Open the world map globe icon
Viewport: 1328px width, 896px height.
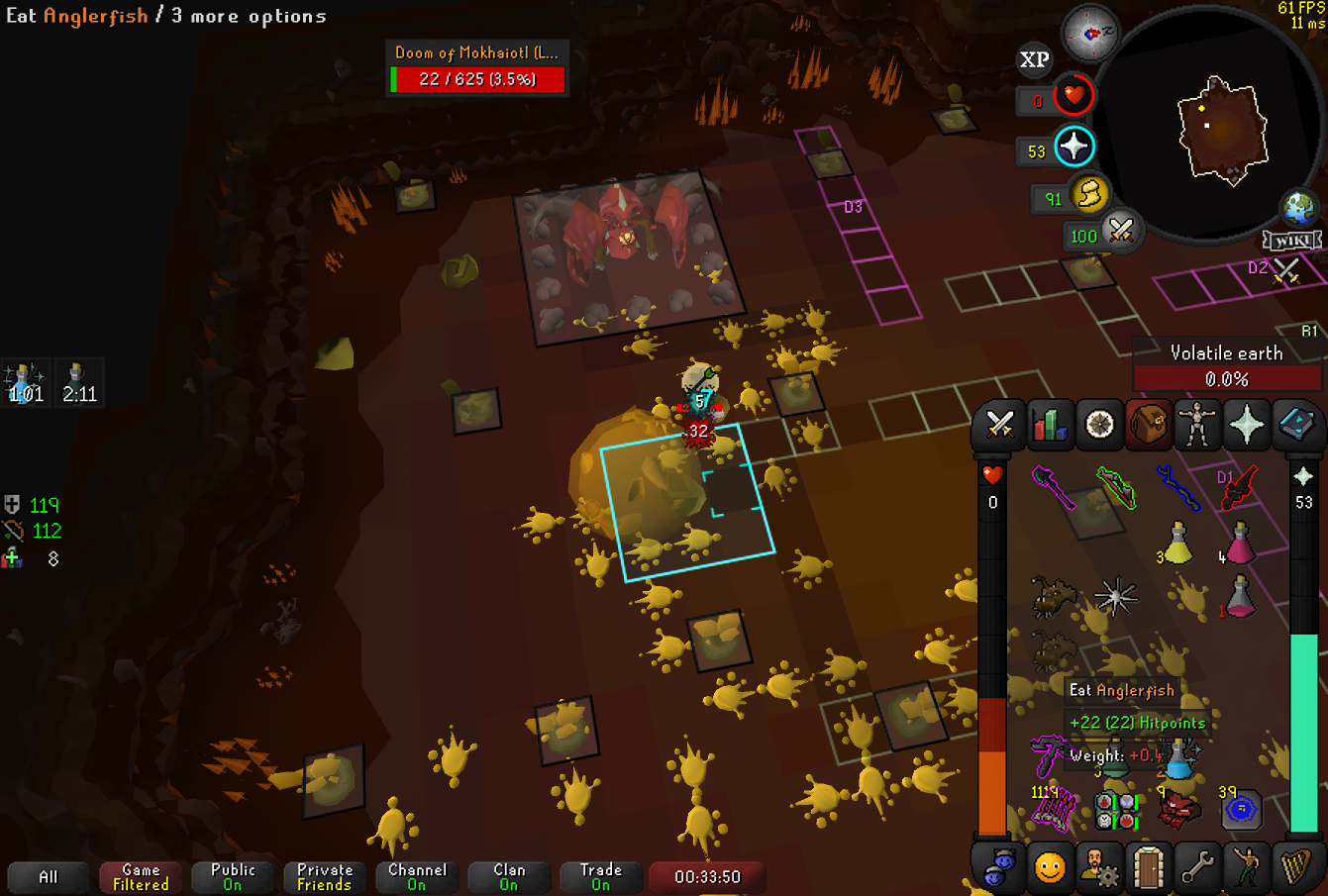[1298, 208]
